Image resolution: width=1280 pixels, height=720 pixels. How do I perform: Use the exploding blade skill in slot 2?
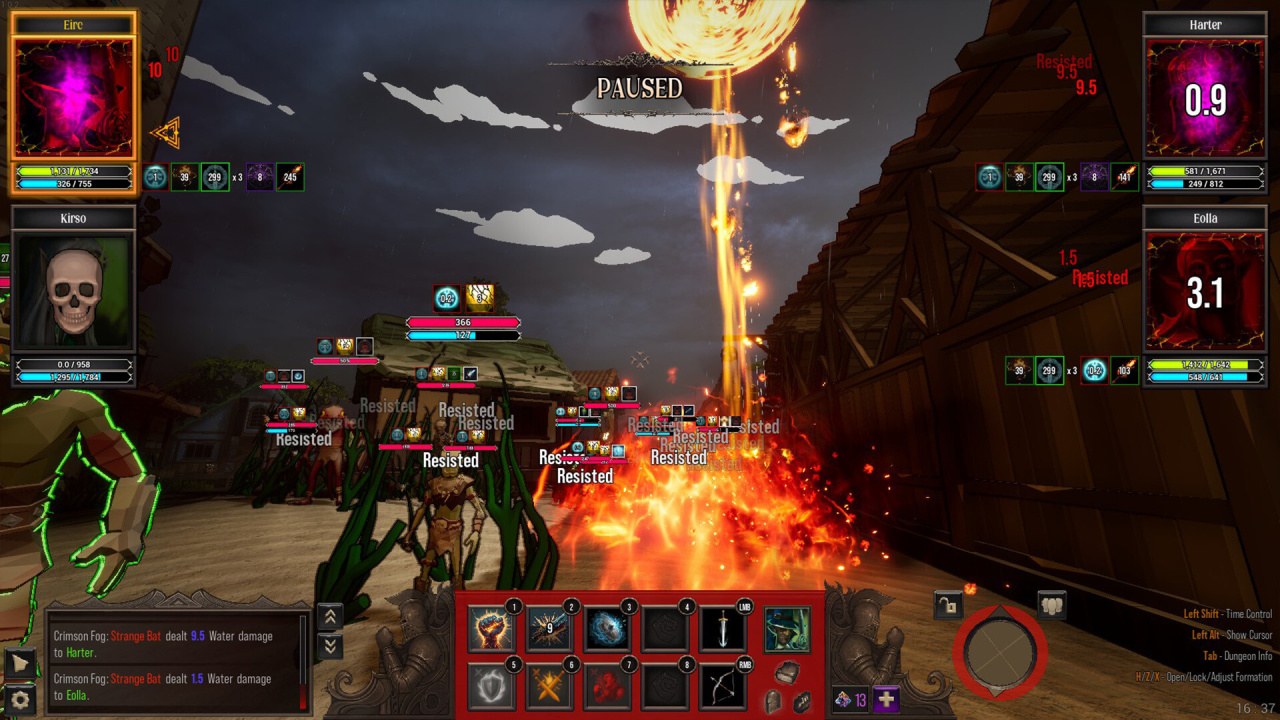[550, 629]
